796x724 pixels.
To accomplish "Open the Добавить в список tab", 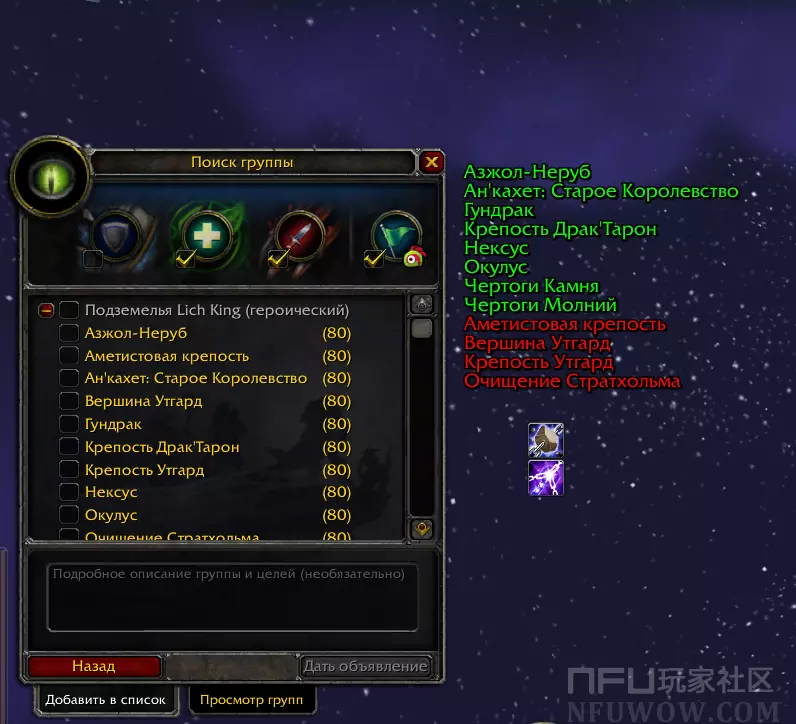I will pyautogui.click(x=105, y=699).
